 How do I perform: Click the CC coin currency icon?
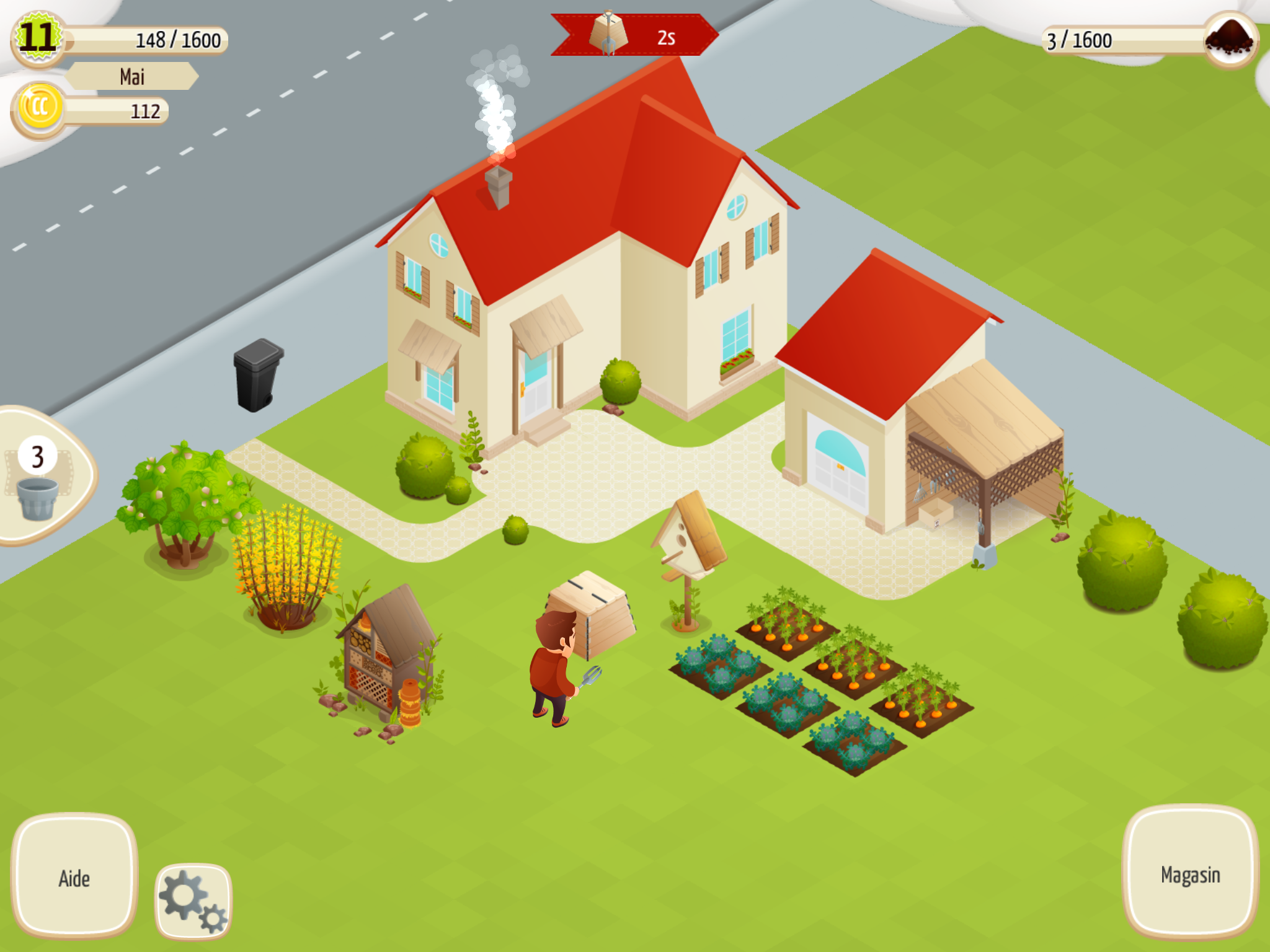click(38, 108)
